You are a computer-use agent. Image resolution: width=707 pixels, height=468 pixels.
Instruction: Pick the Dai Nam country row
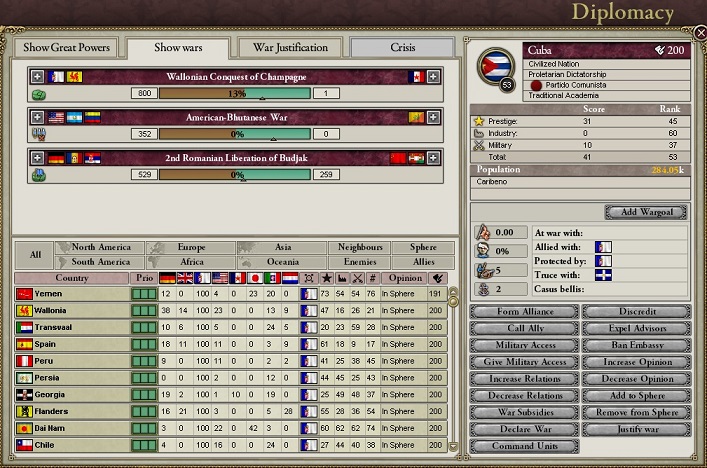tap(72, 428)
